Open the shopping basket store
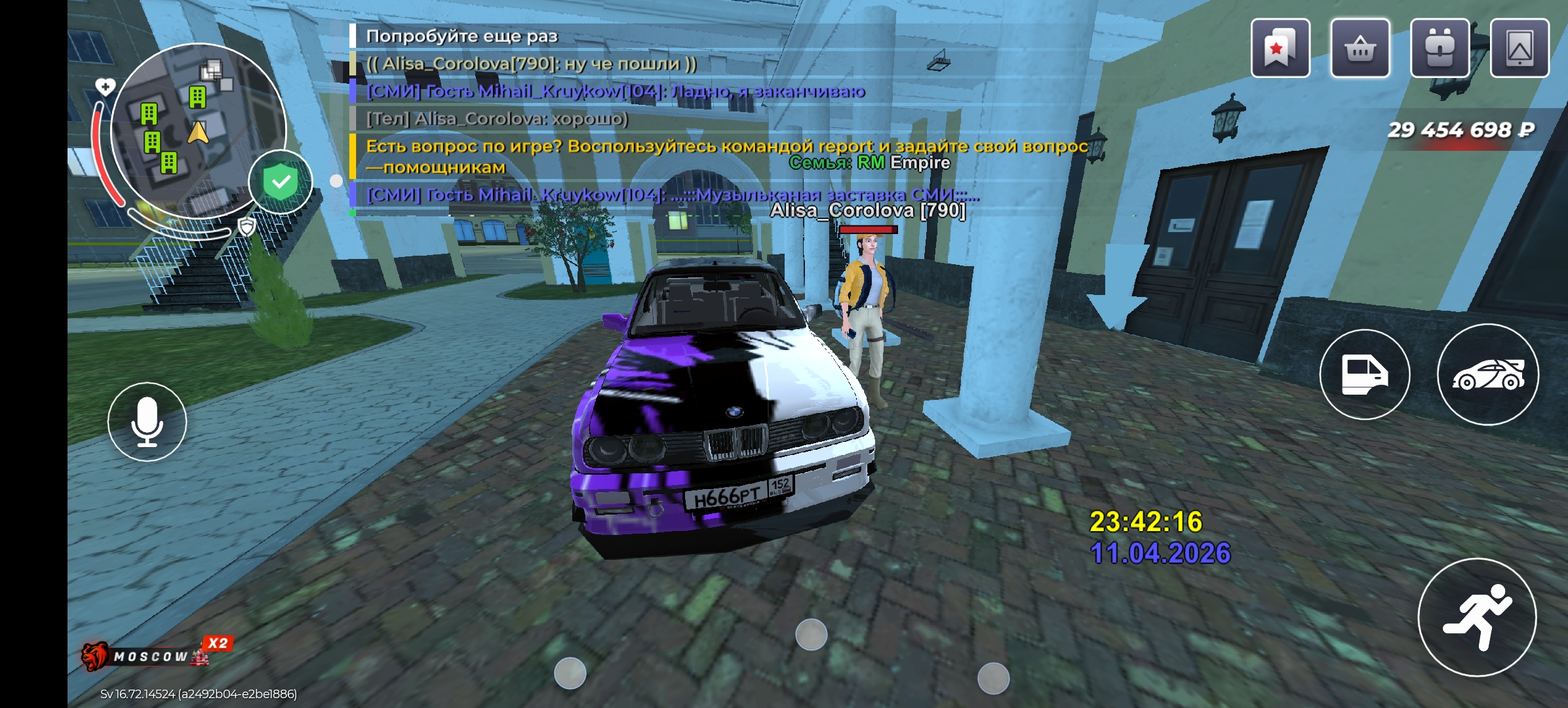The image size is (1568, 708). (x=1360, y=49)
